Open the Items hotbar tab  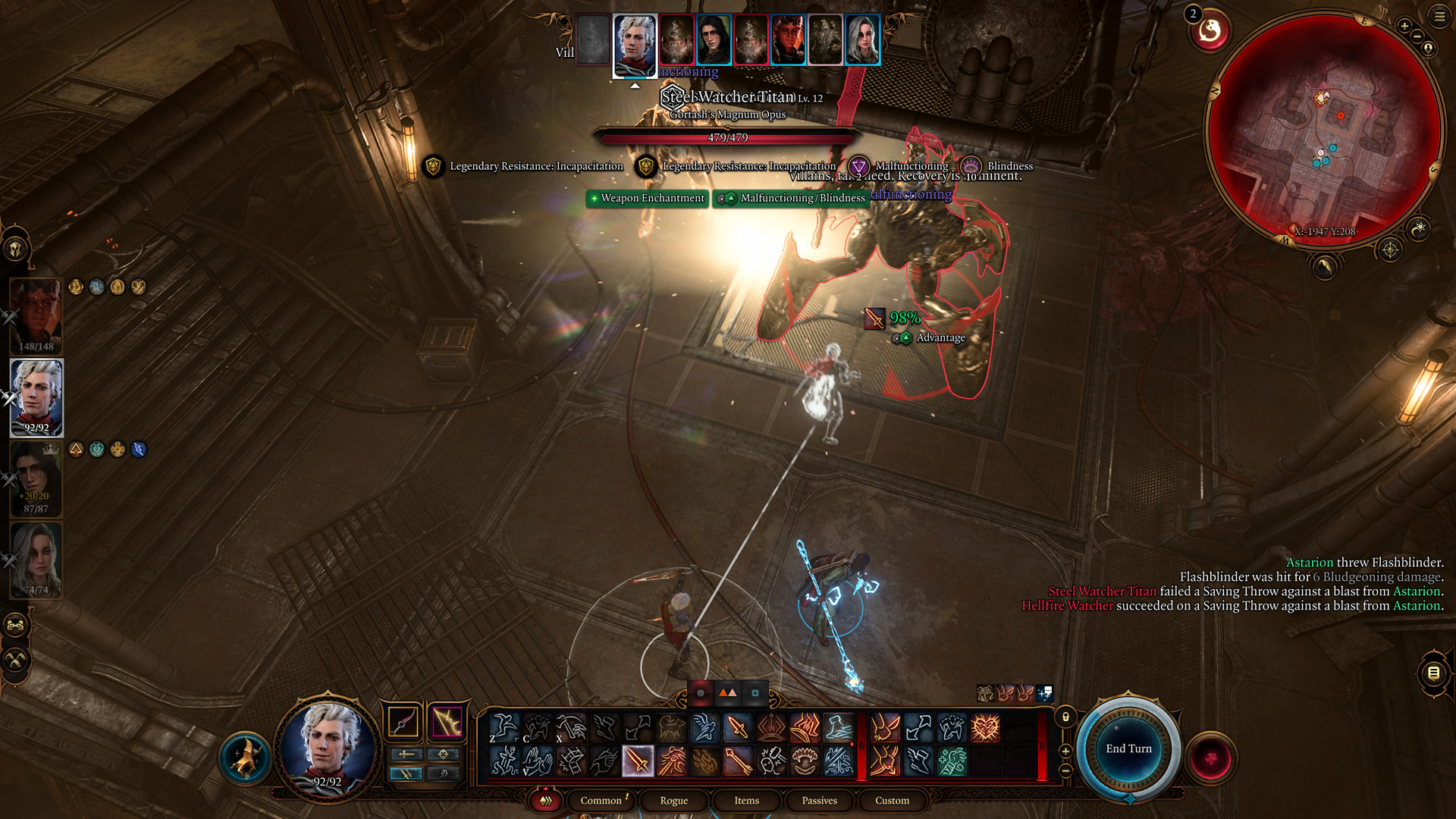point(746,801)
